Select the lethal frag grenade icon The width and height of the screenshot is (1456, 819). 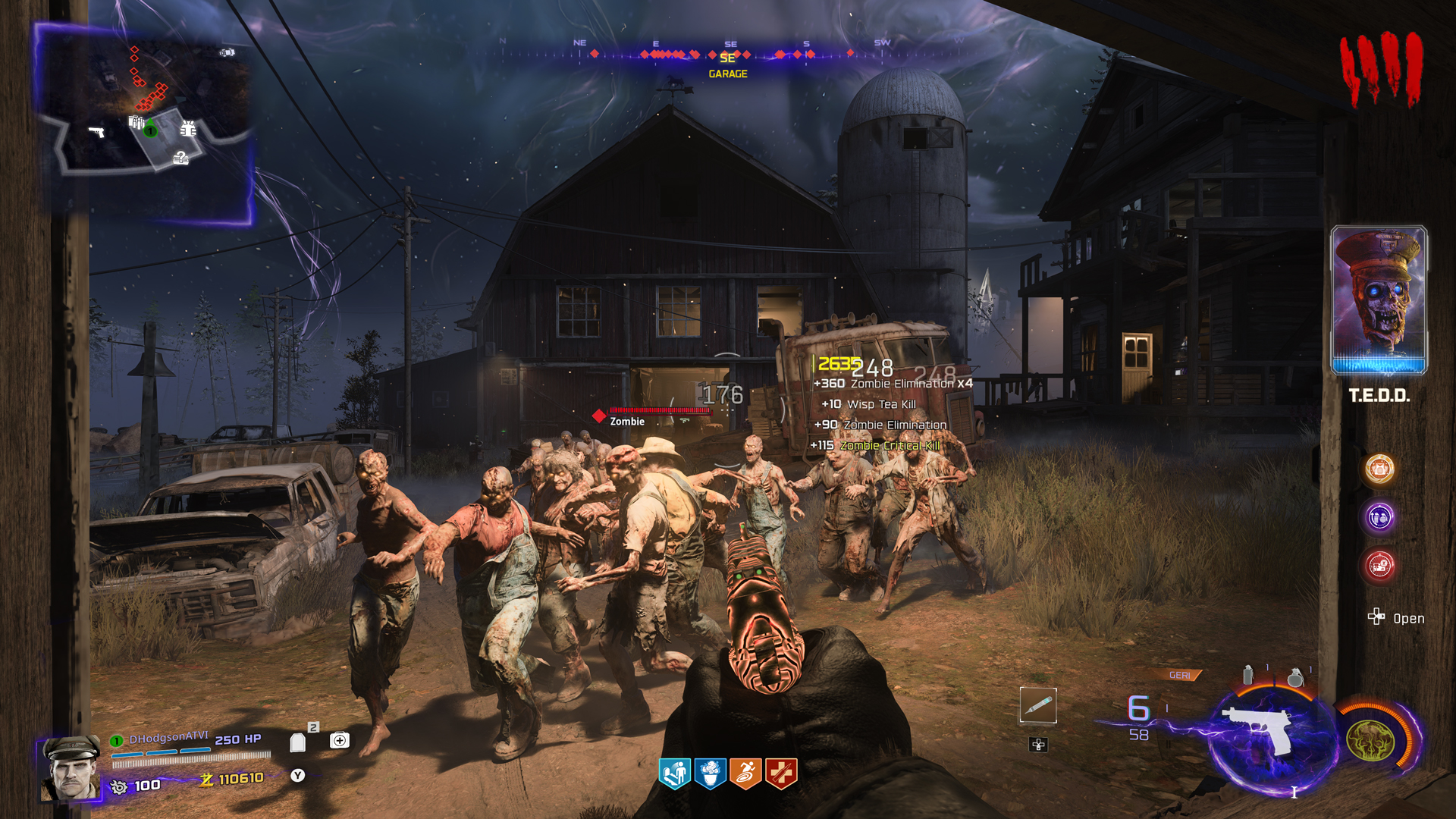[x=1296, y=676]
